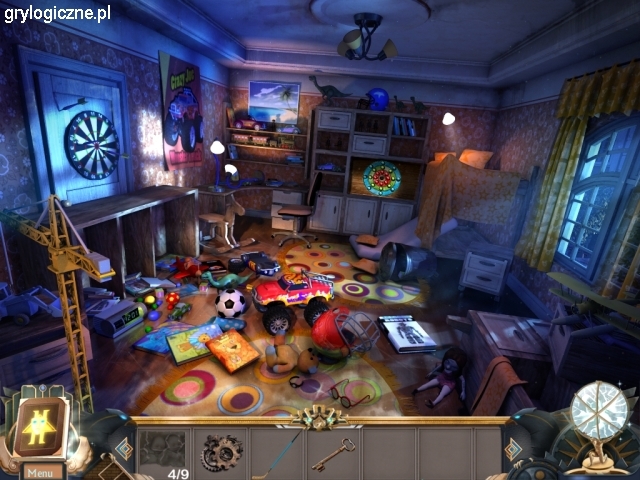Activate the crystal globe hint
This screenshot has width=640, height=480.
[x=598, y=412]
